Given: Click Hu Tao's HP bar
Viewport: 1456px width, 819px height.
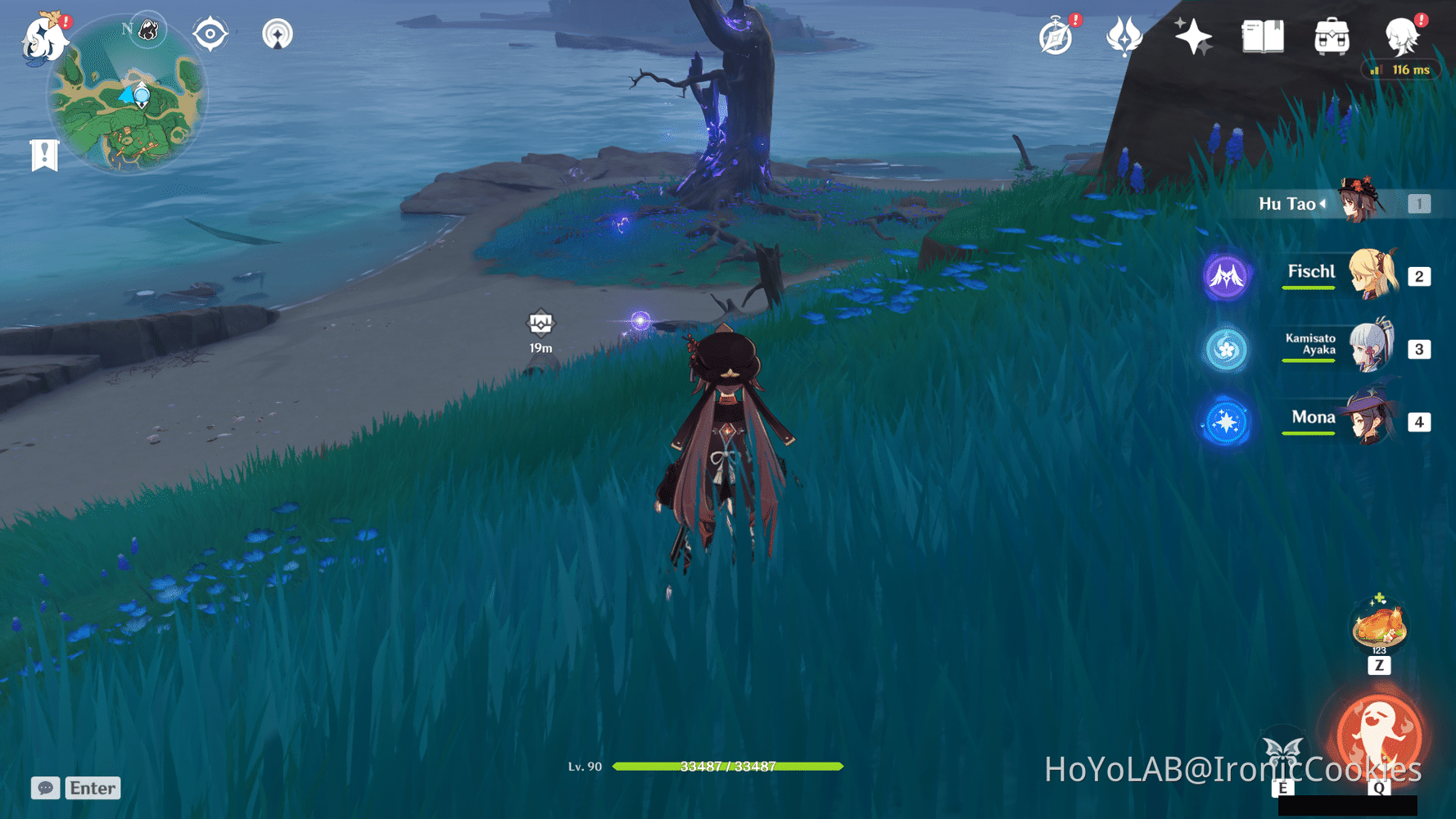Looking at the screenshot, I should pos(729,767).
